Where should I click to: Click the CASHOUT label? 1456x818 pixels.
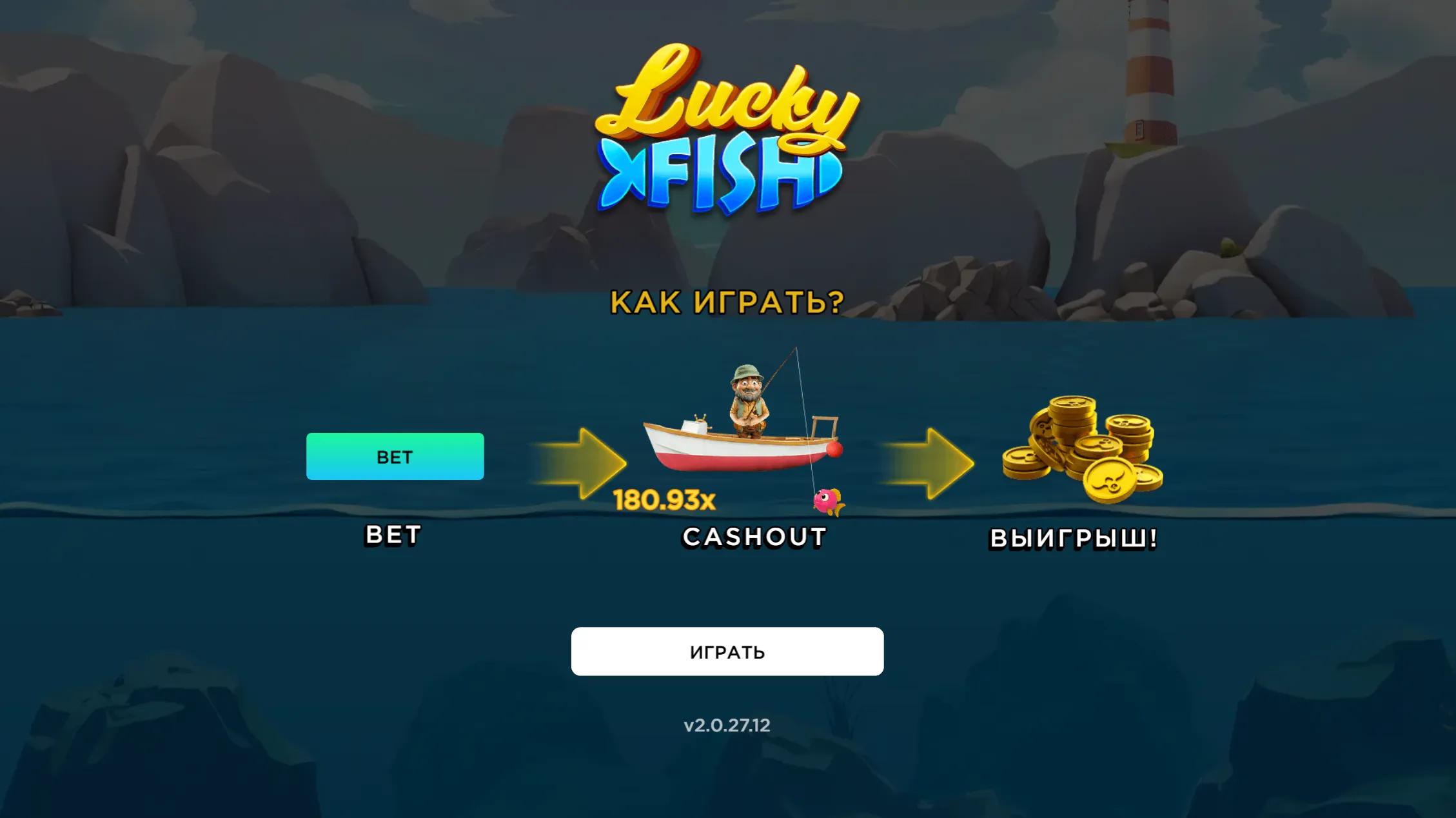tap(753, 535)
